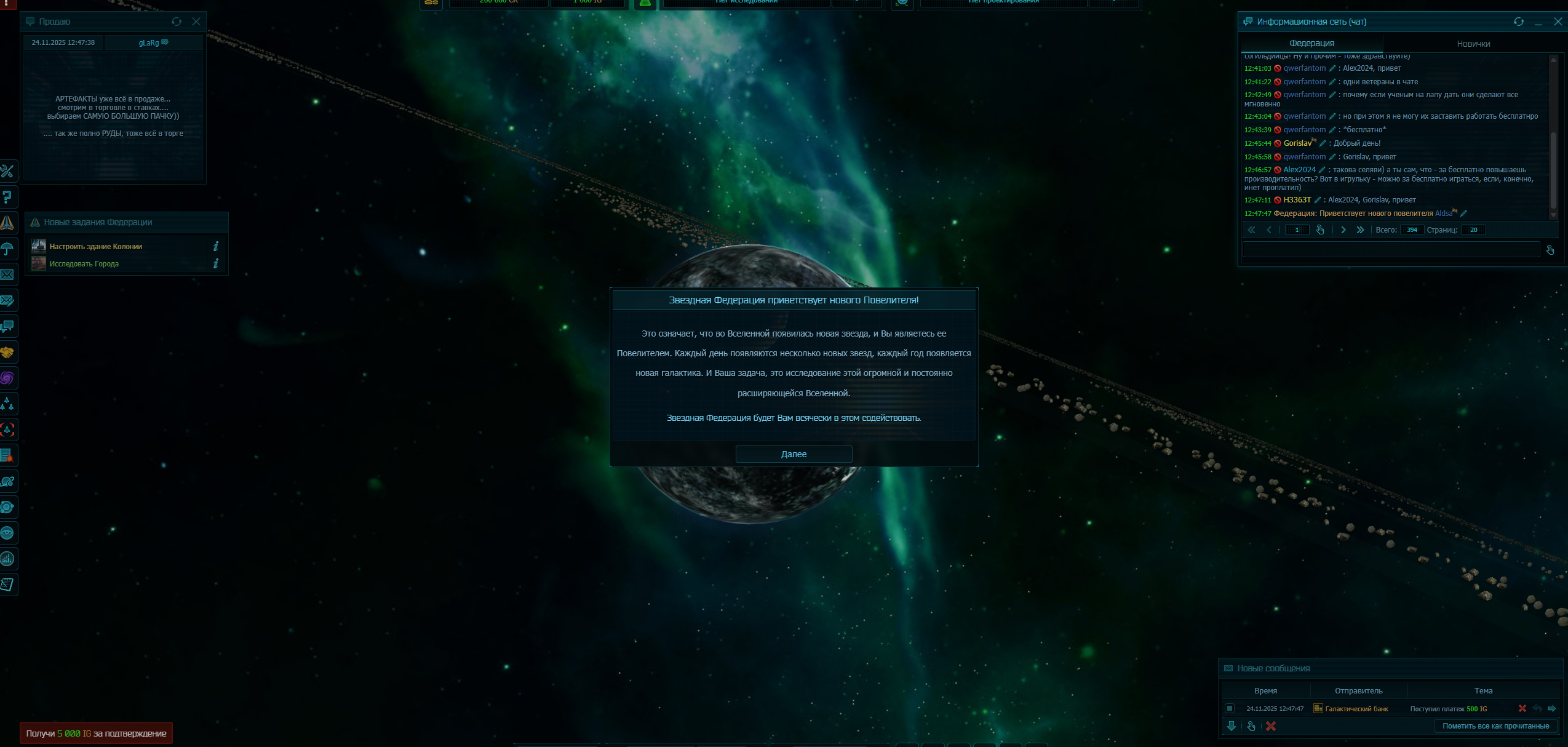Image resolution: width=1568 pixels, height=747 pixels.
Task: Open the Настроить здание Колонии task
Action: [96, 247]
